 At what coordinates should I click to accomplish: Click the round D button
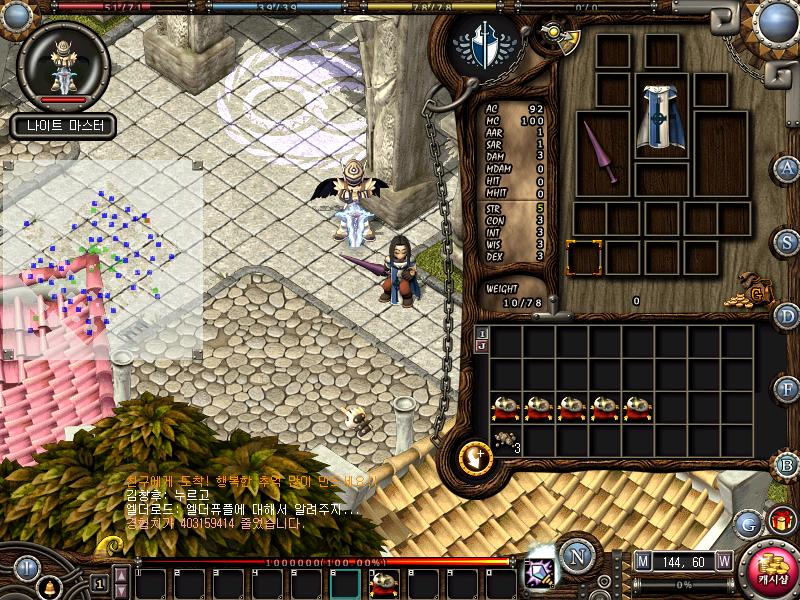tap(788, 315)
